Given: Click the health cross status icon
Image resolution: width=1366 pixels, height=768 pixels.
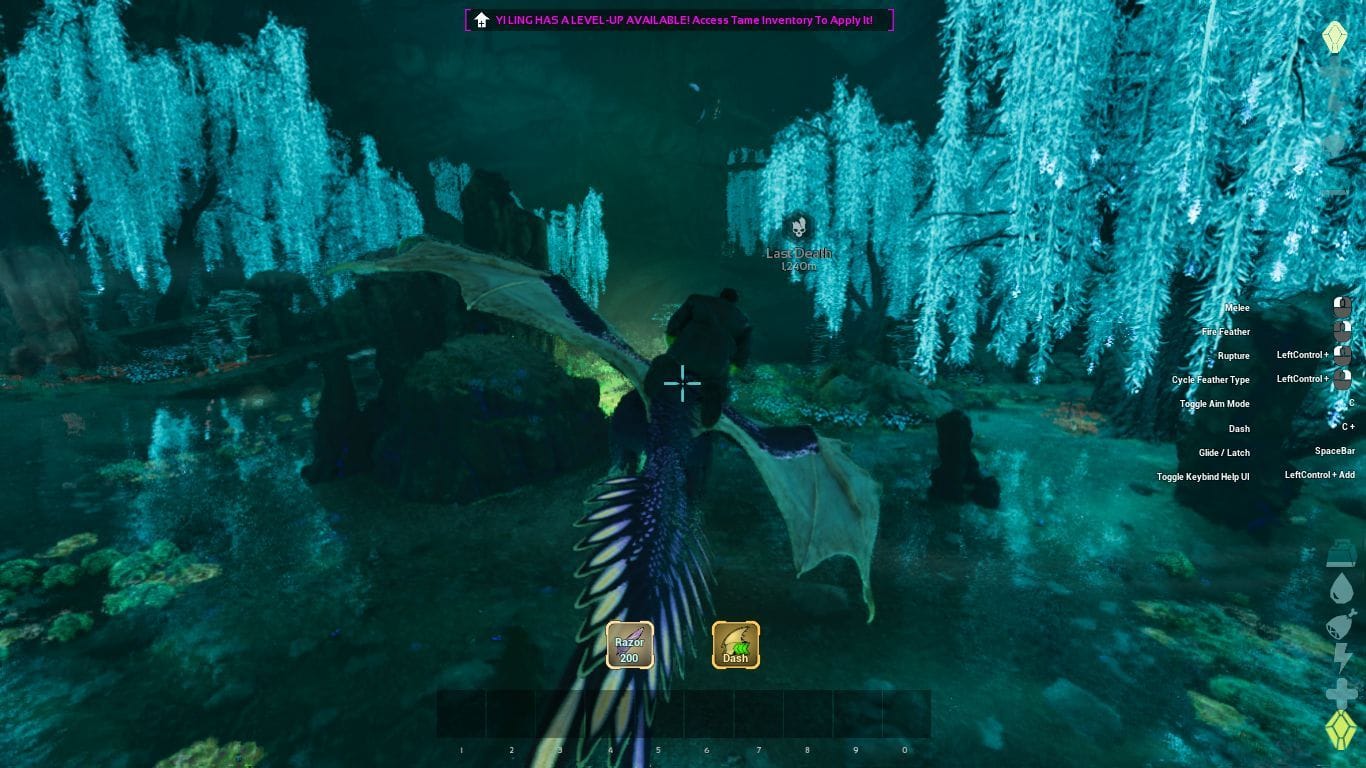Looking at the screenshot, I should tap(1340, 688).
